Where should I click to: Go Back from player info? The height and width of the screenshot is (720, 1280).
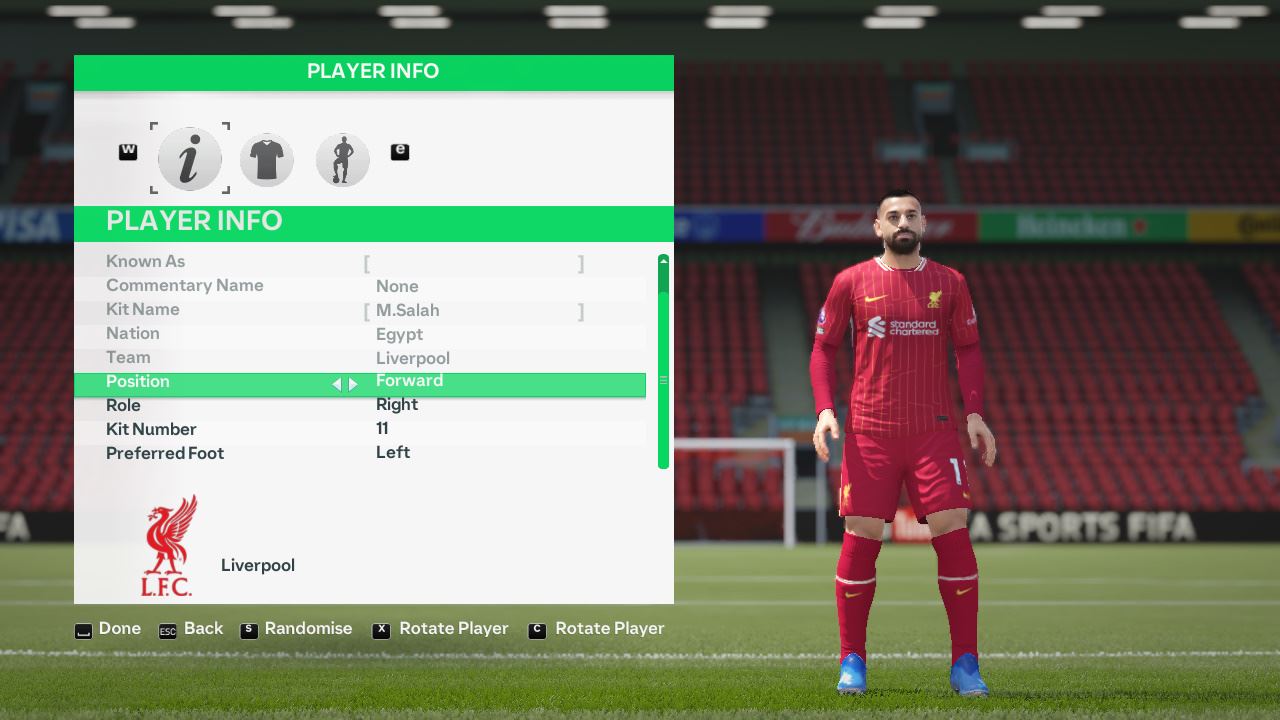[x=191, y=629]
